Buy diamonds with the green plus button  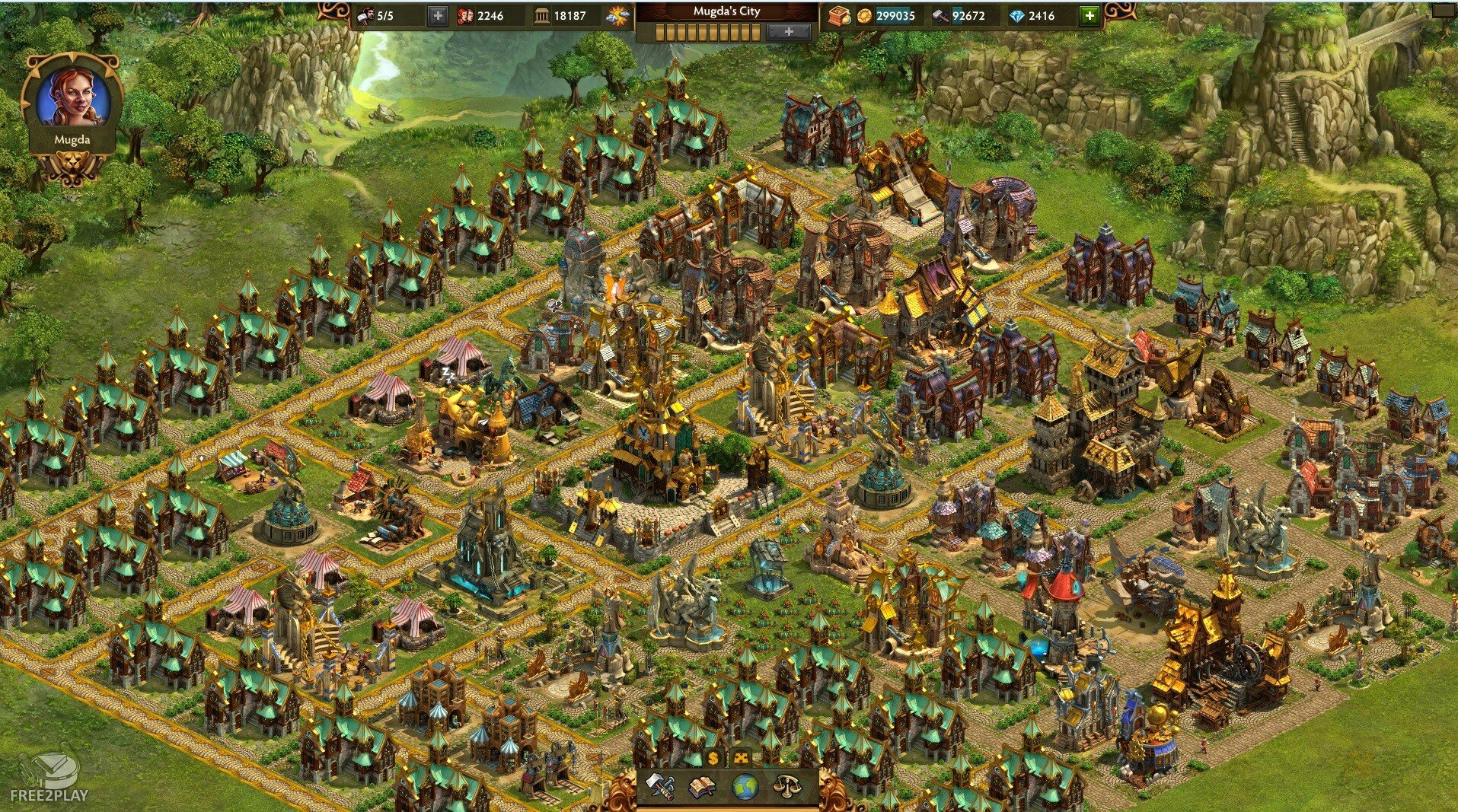tap(1090, 15)
